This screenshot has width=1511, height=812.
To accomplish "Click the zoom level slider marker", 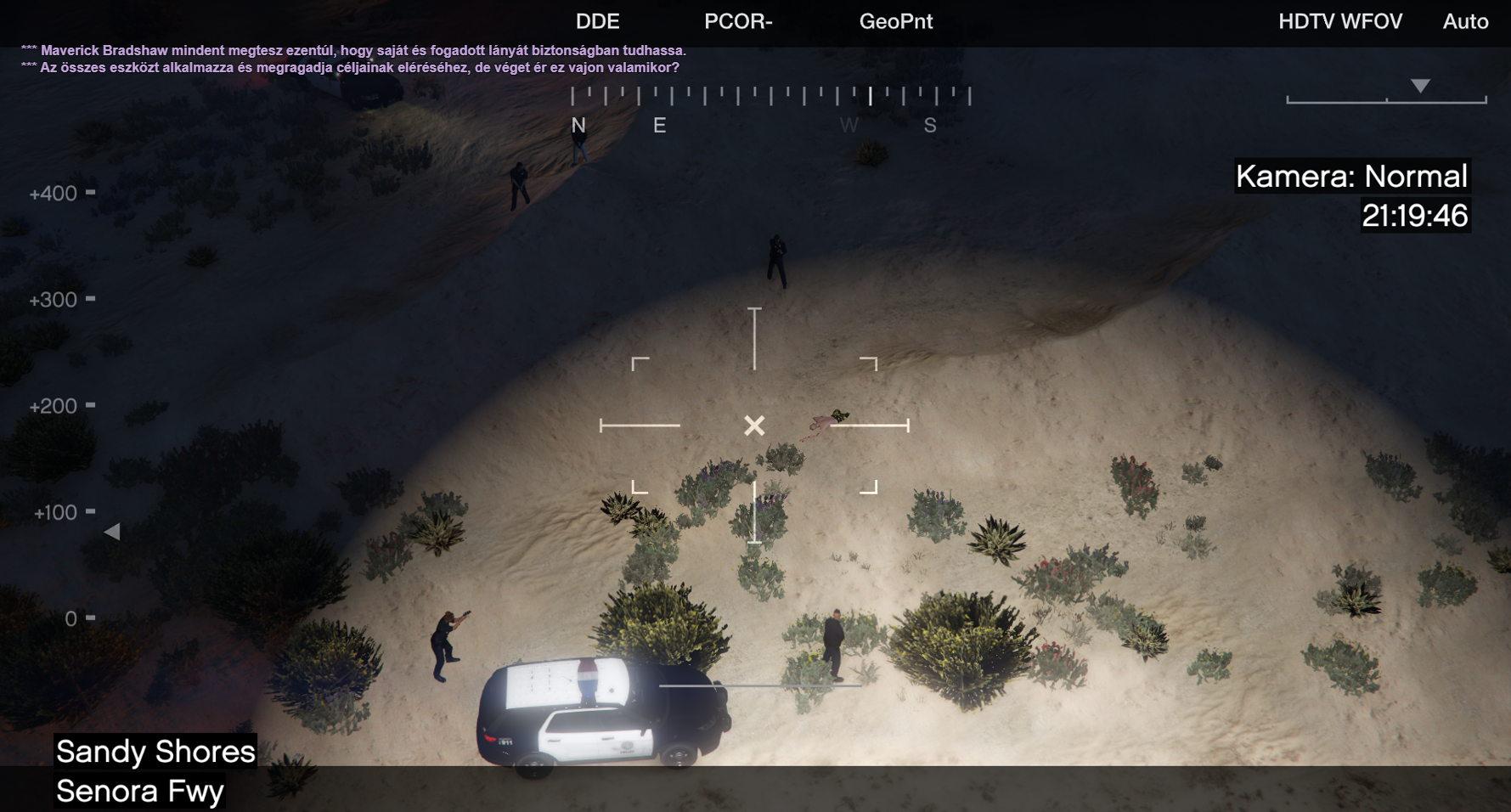I will (1420, 86).
